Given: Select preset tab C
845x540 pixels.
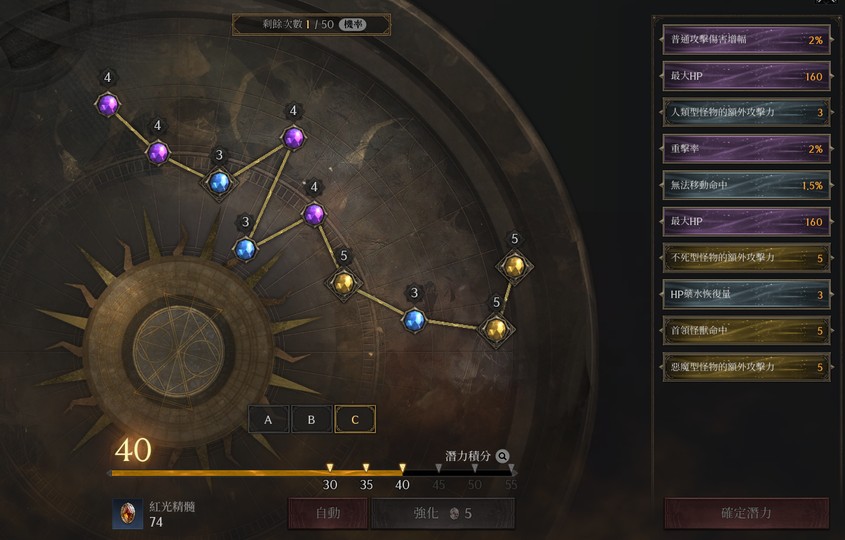Looking at the screenshot, I should (x=355, y=419).
